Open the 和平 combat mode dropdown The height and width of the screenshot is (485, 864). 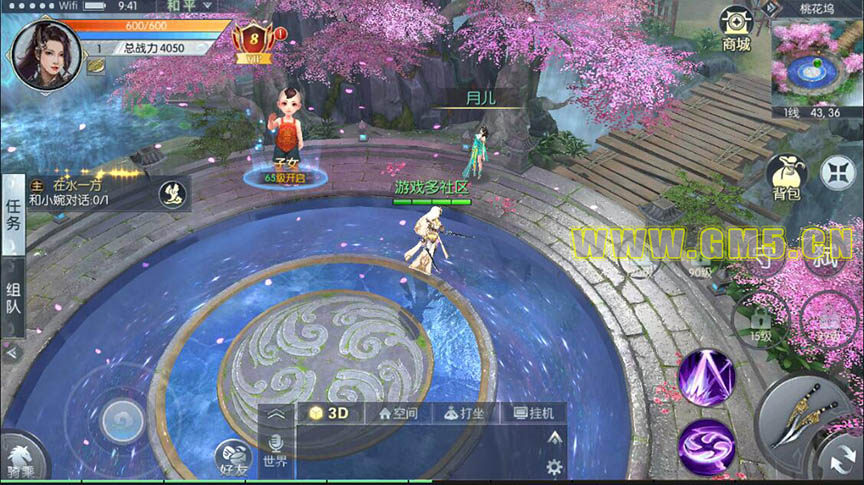pos(182,6)
